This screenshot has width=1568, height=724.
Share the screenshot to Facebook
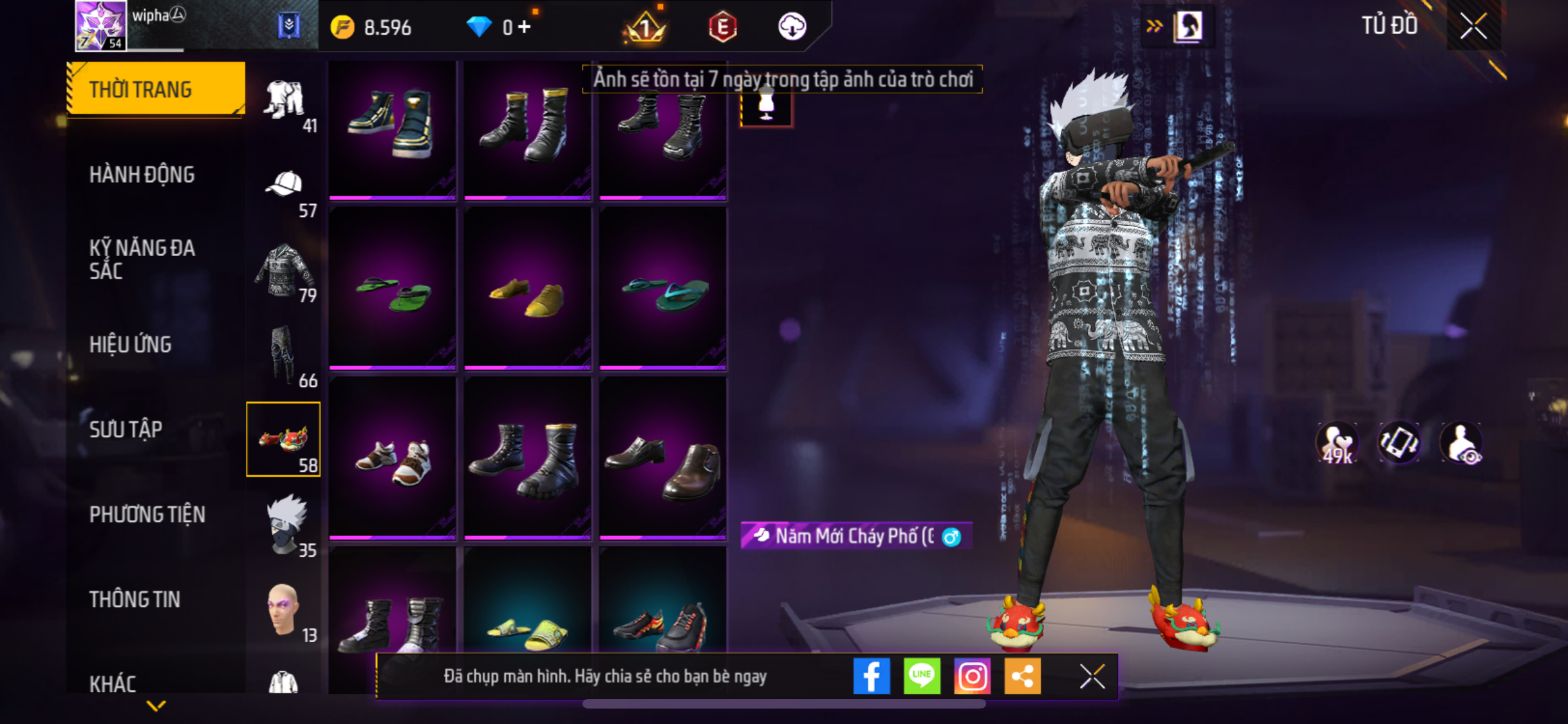coord(872,676)
